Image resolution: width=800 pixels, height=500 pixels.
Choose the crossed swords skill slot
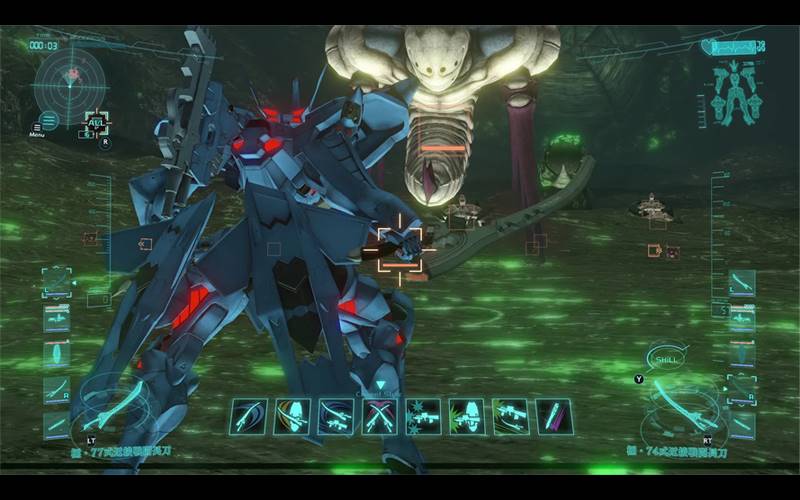[x=378, y=416]
